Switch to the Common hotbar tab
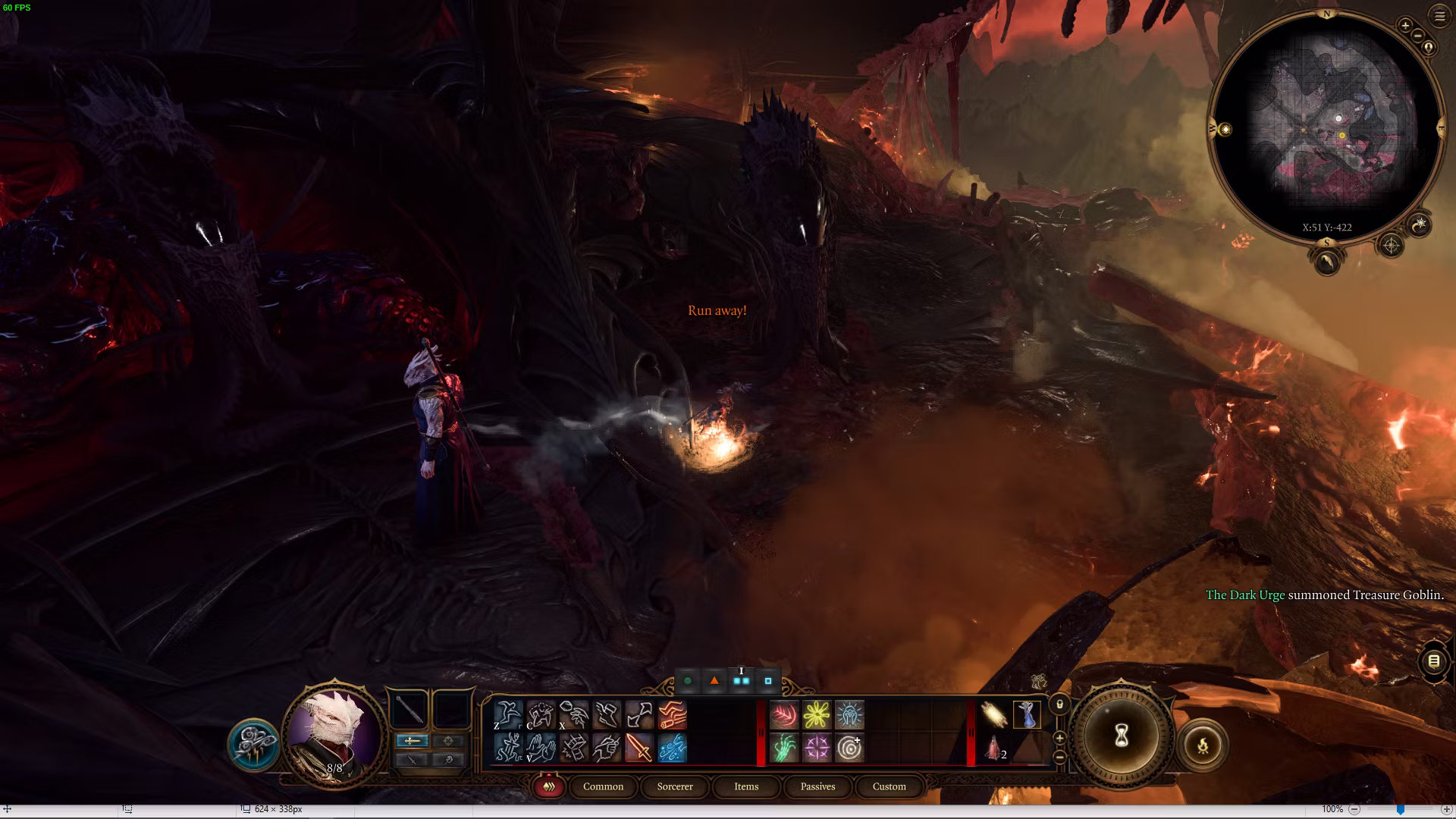Viewport: 1456px width, 819px height. coord(603,786)
